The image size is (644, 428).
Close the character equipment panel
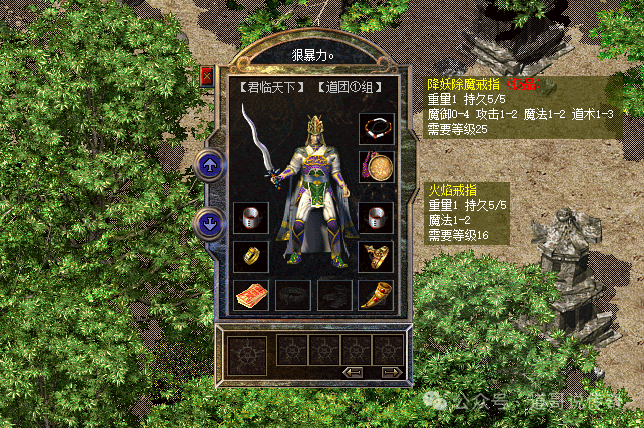pos(207,75)
